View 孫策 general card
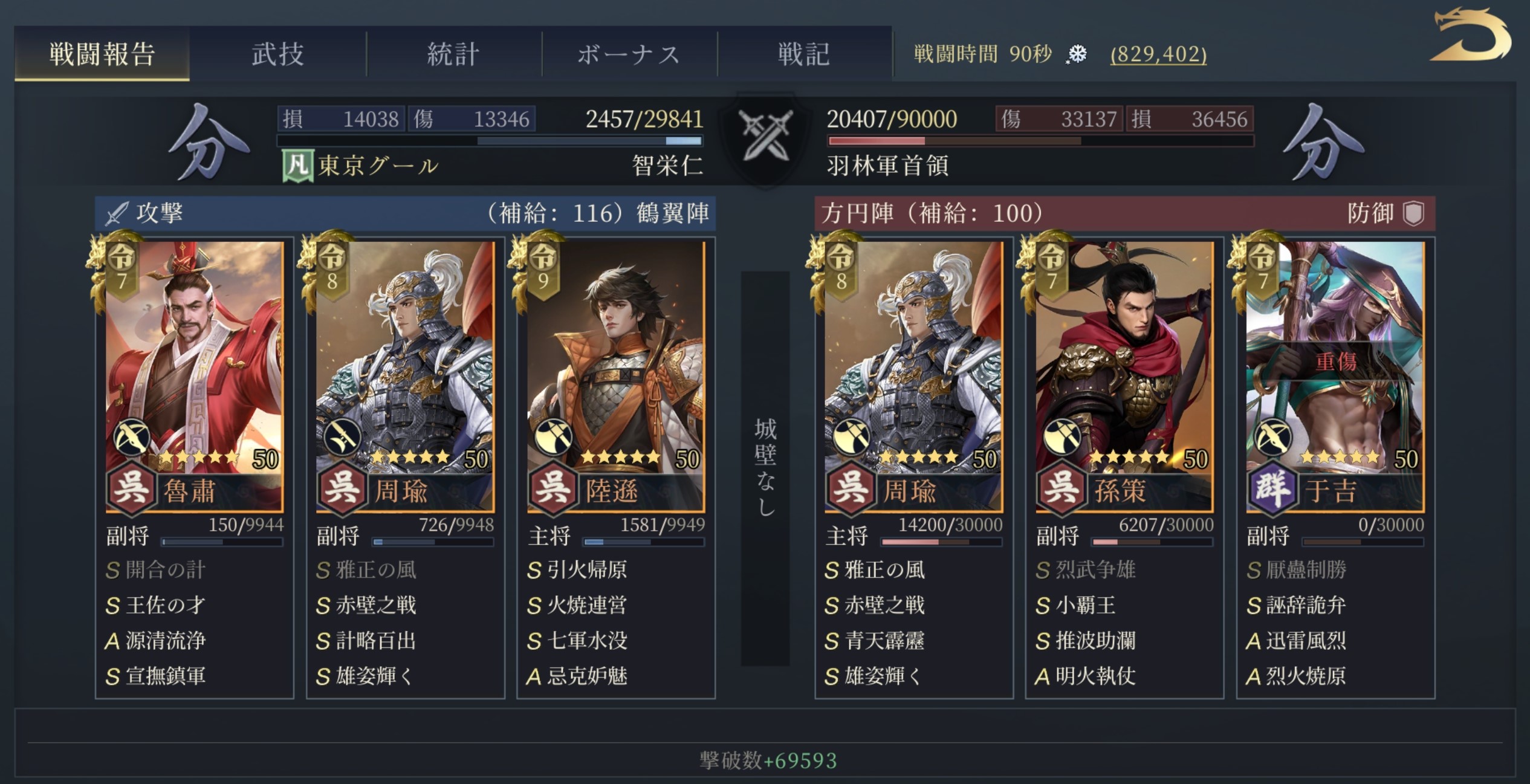 point(1124,375)
